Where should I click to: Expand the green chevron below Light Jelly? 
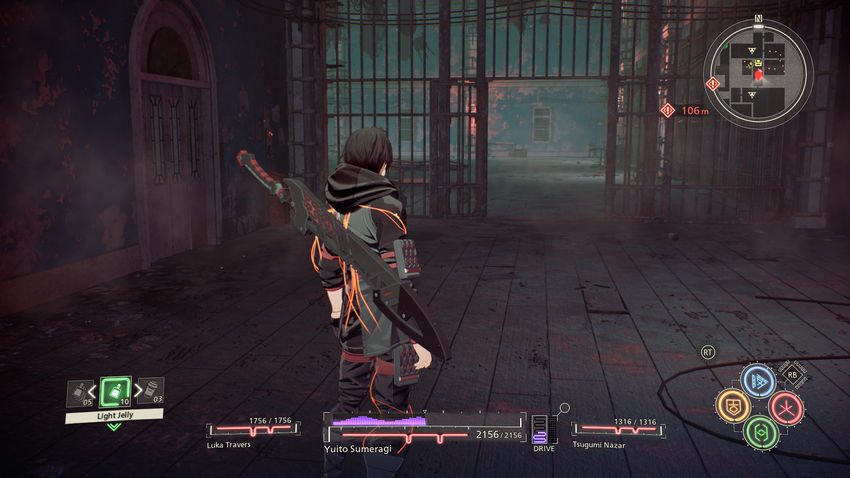pos(114,426)
